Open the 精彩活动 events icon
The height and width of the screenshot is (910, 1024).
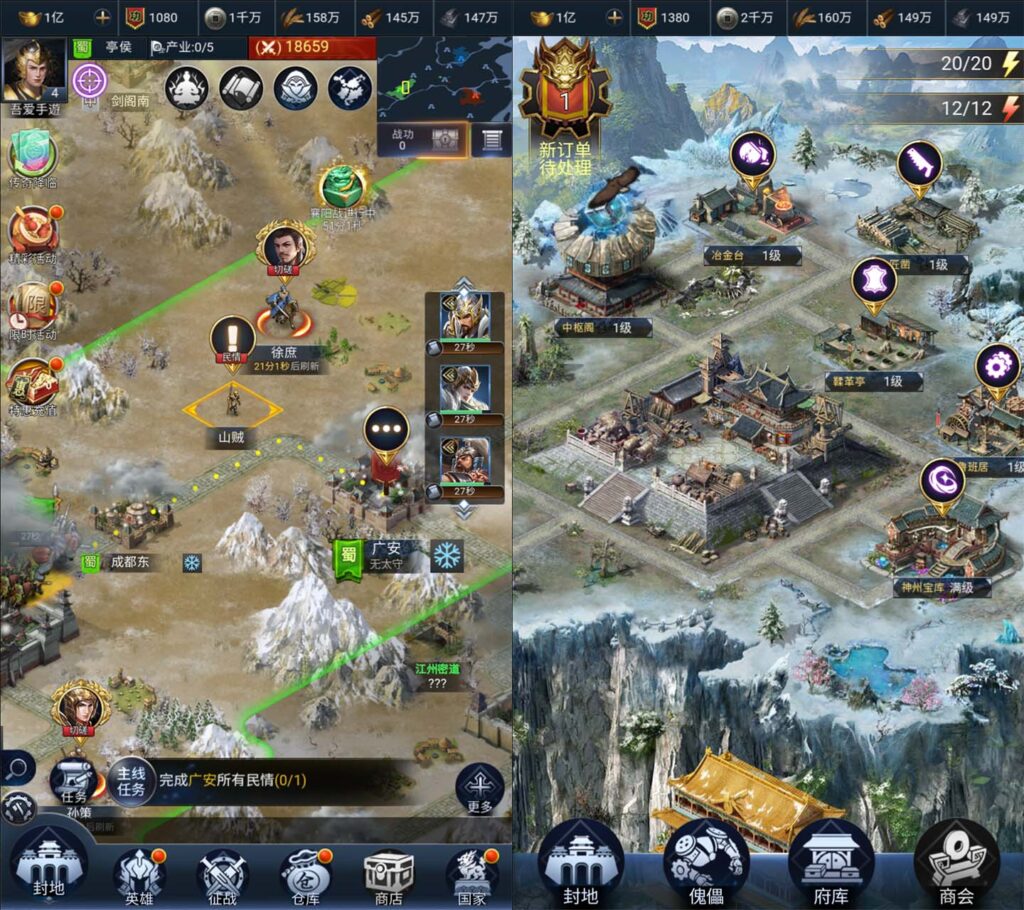click(33, 232)
